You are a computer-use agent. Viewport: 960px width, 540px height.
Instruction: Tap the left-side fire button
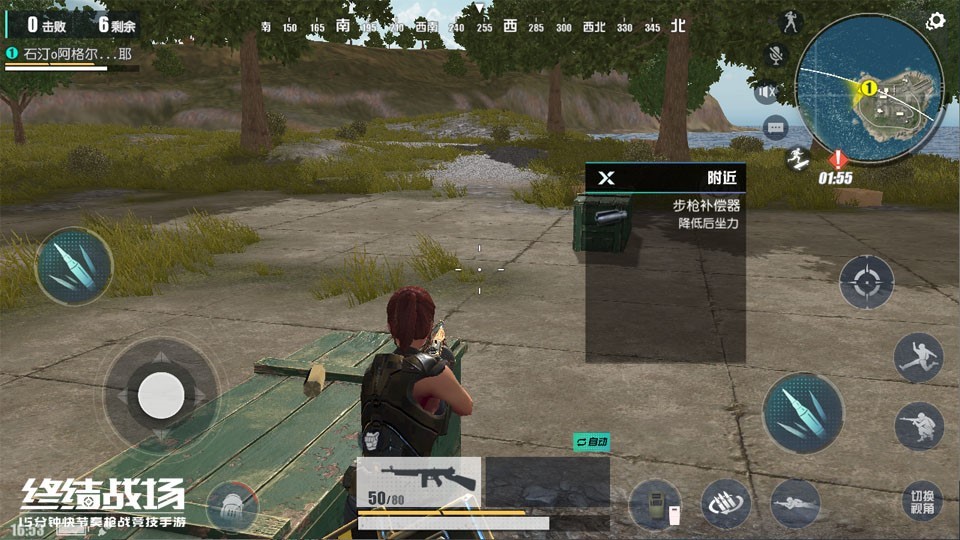[74, 266]
